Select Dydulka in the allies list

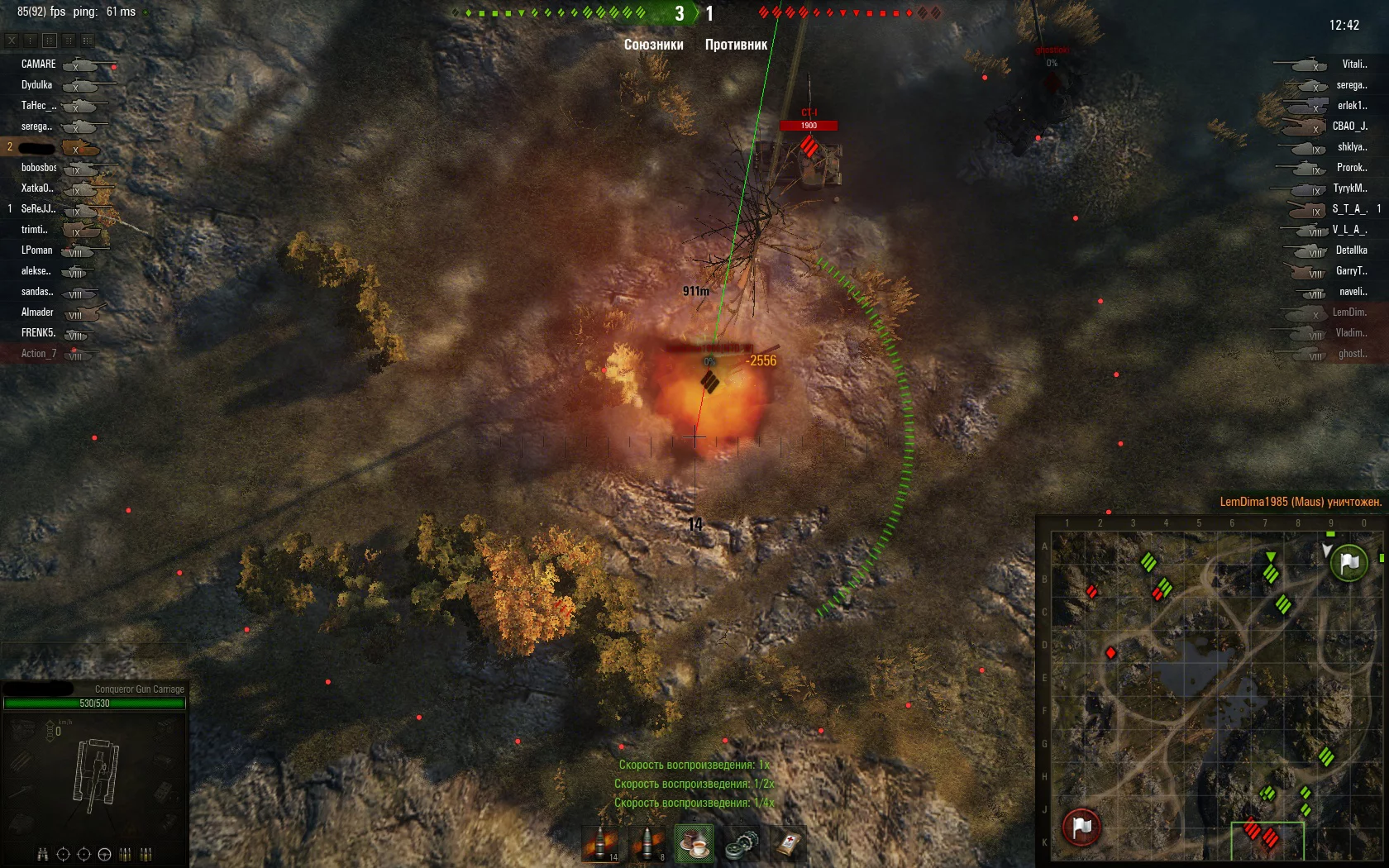click(37, 85)
